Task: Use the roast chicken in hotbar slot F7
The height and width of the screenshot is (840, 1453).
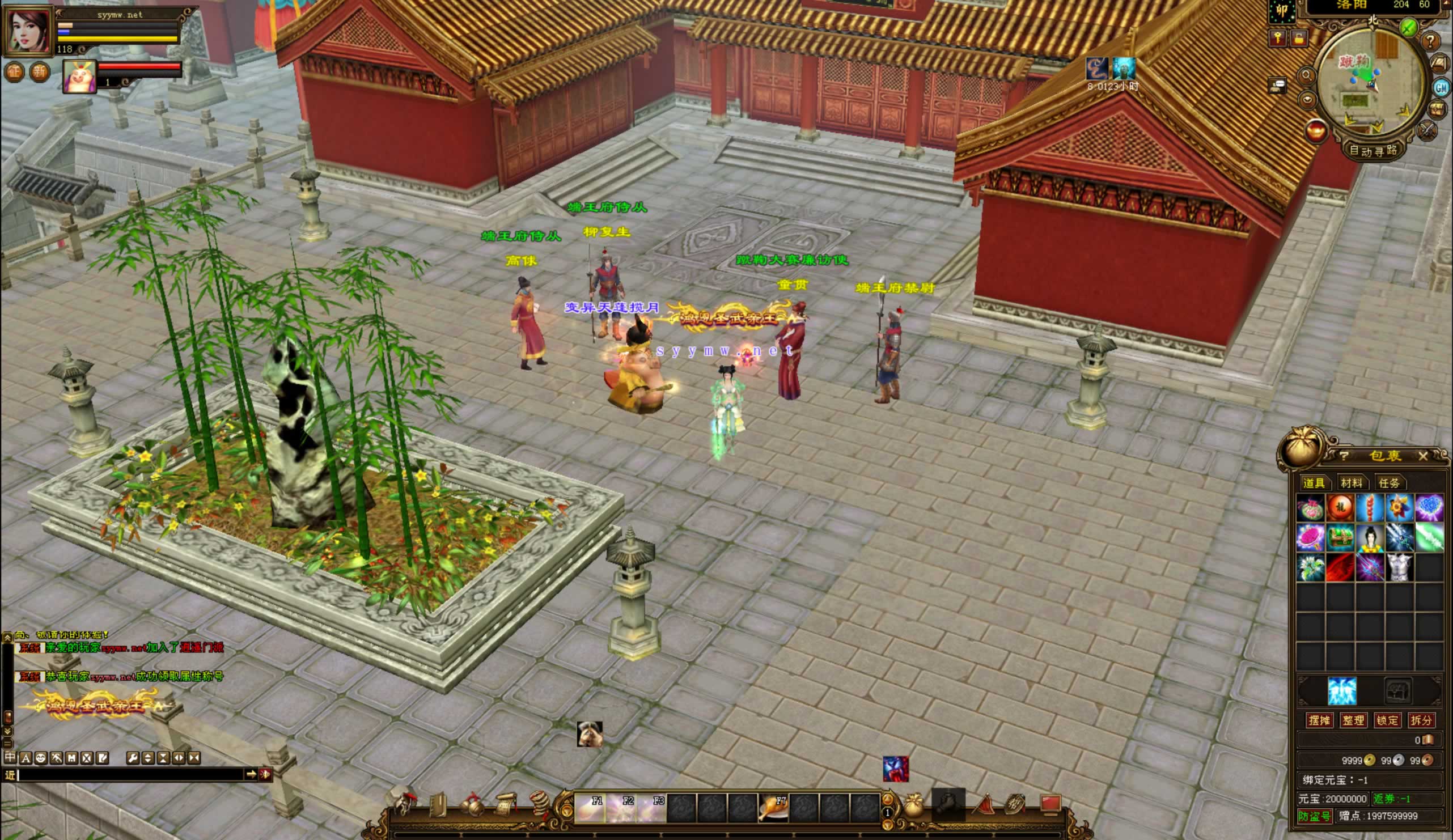Action: 773,808
